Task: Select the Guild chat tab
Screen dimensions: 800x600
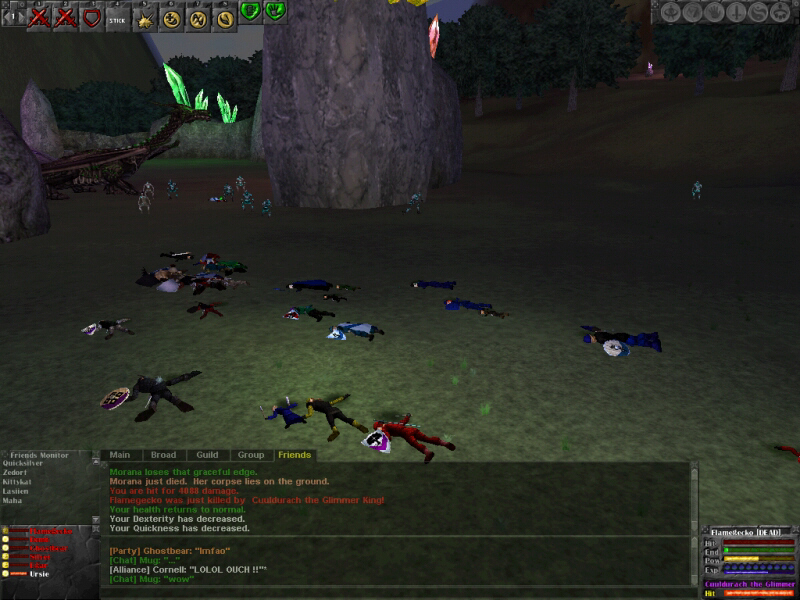Action: (x=207, y=455)
